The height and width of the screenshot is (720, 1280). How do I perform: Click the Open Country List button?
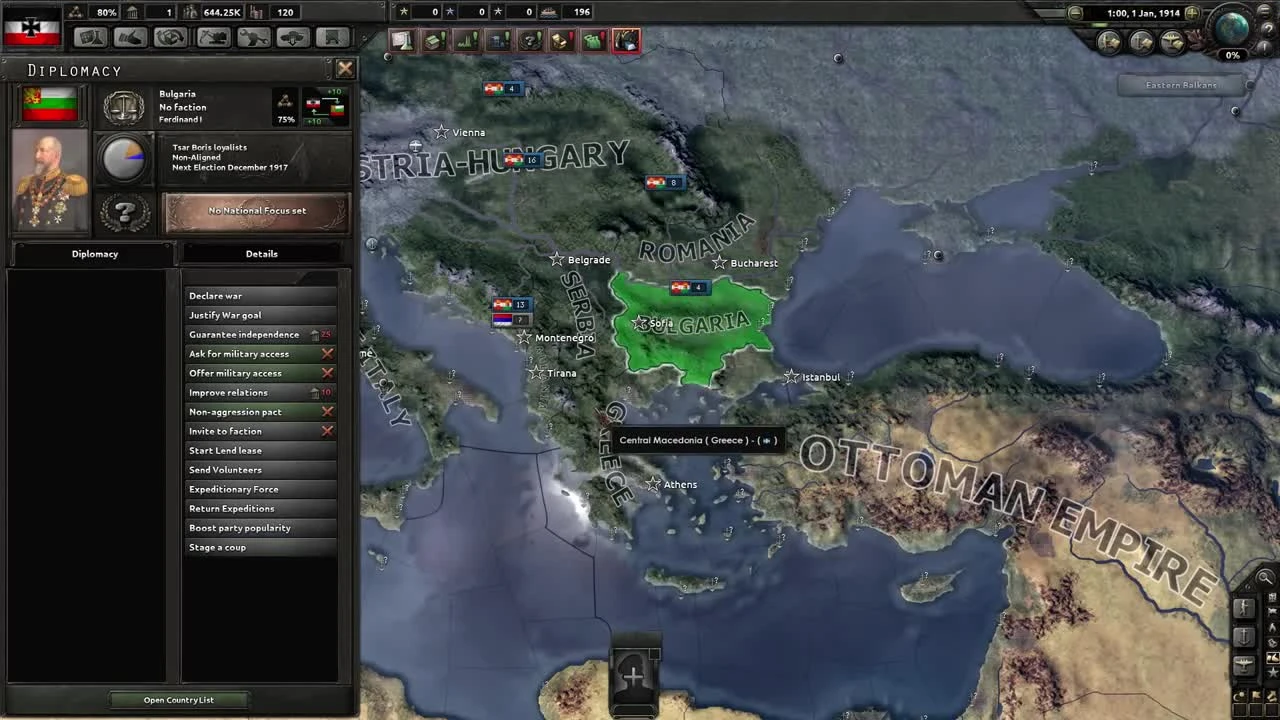pos(178,699)
